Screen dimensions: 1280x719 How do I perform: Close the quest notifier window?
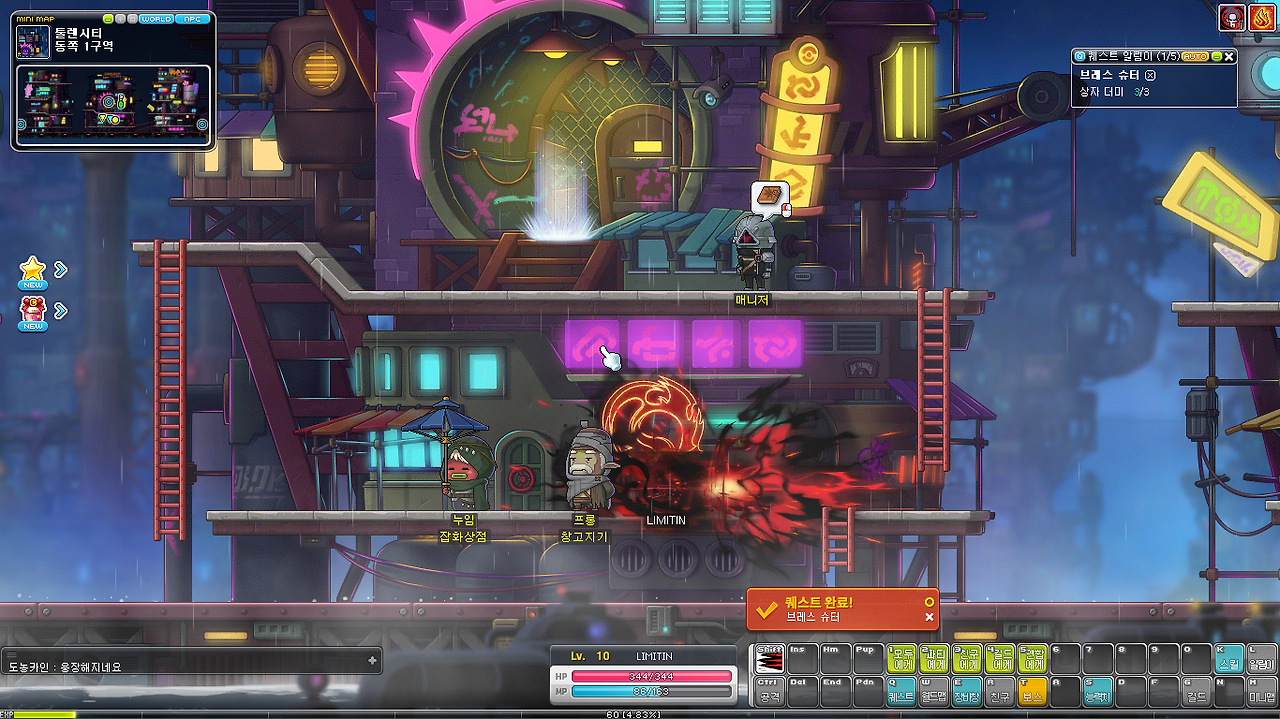[x=1230, y=57]
